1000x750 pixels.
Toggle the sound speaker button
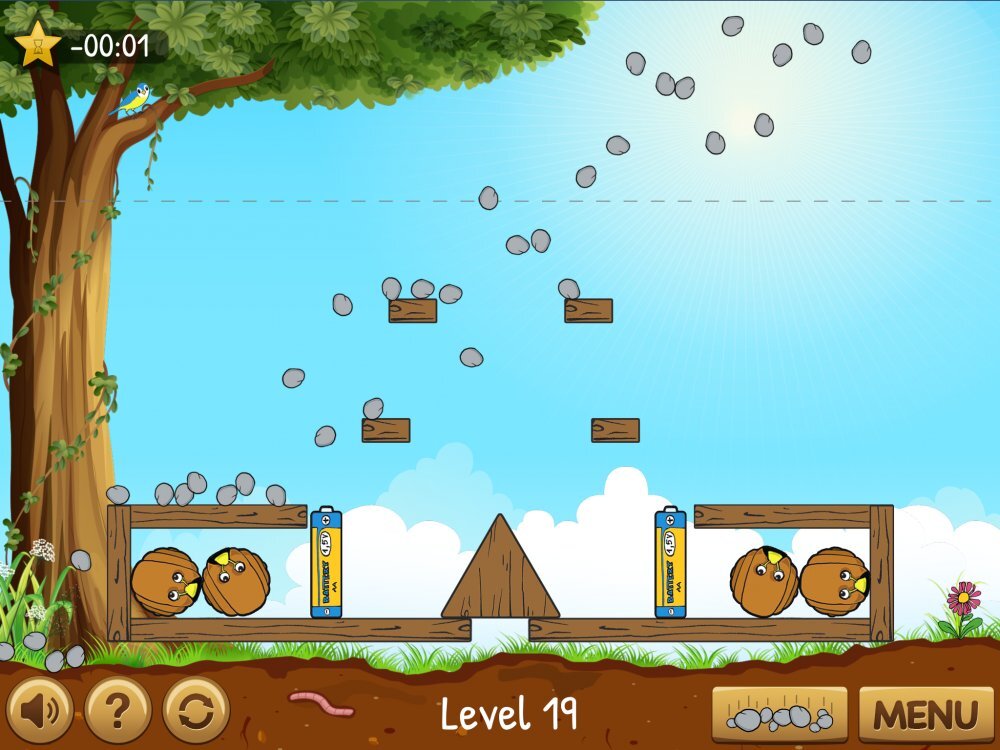coord(40,711)
